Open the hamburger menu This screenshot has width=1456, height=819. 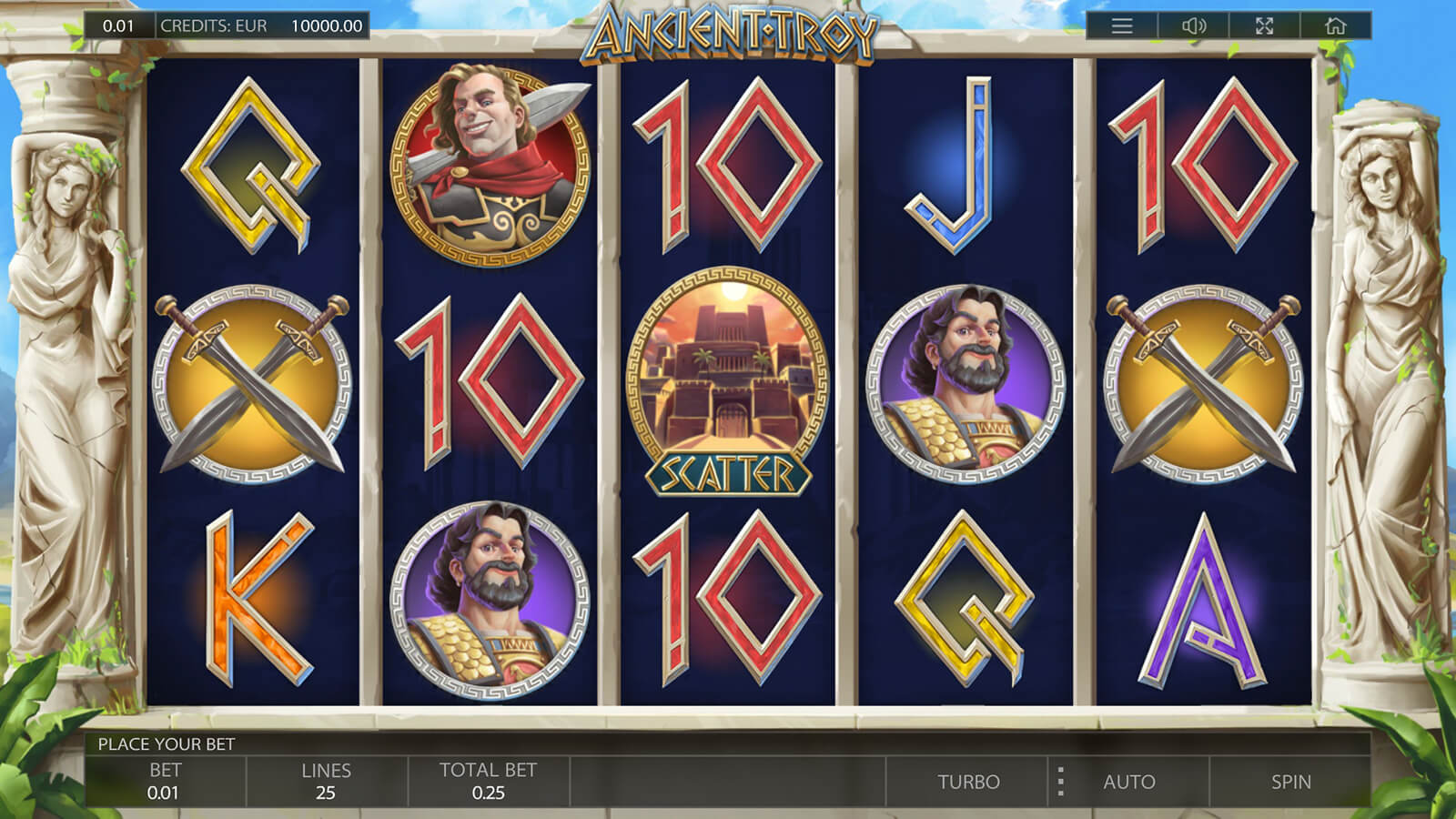[x=1122, y=25]
